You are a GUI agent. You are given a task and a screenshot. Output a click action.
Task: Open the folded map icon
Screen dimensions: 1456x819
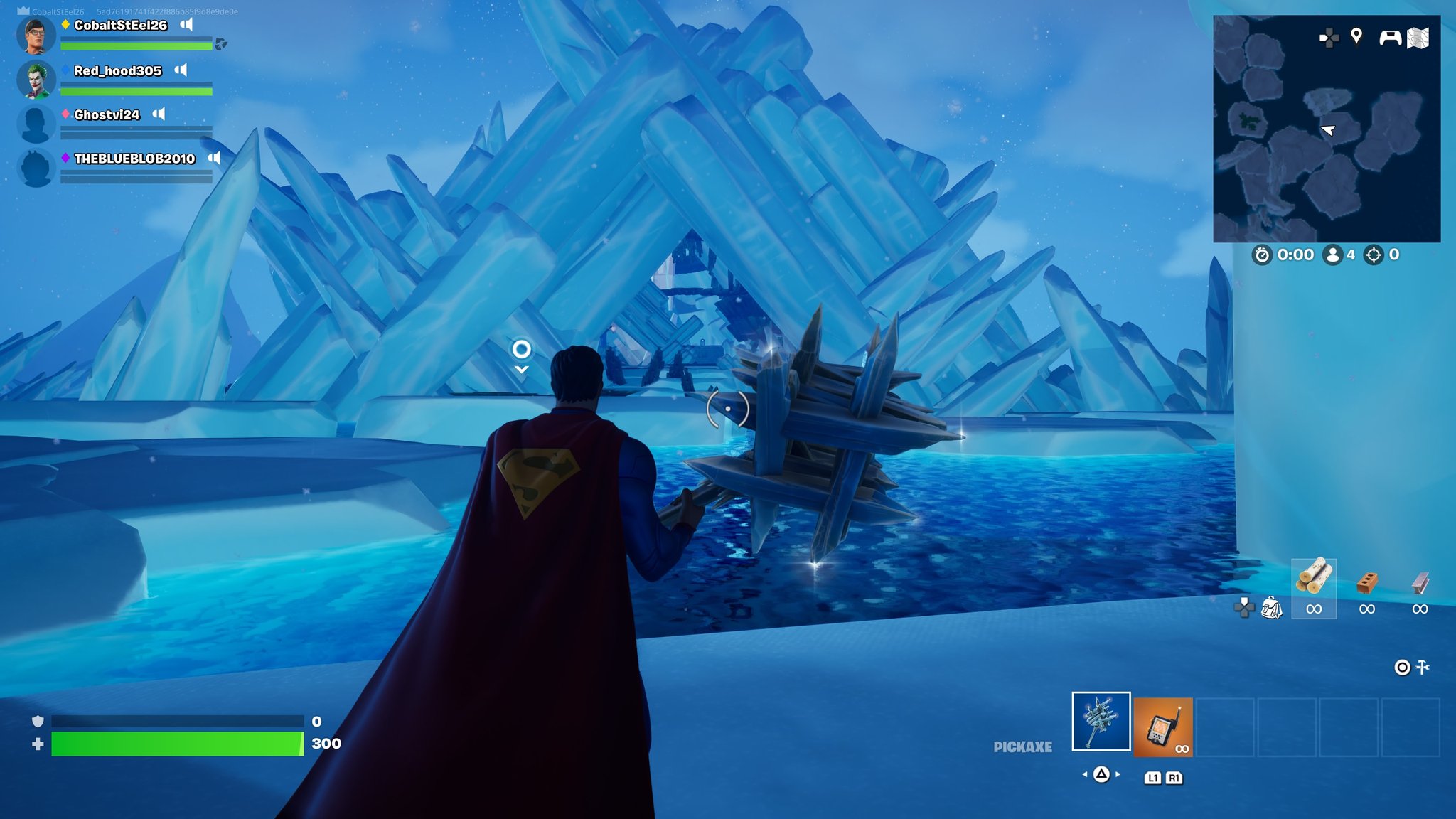pos(1418,38)
